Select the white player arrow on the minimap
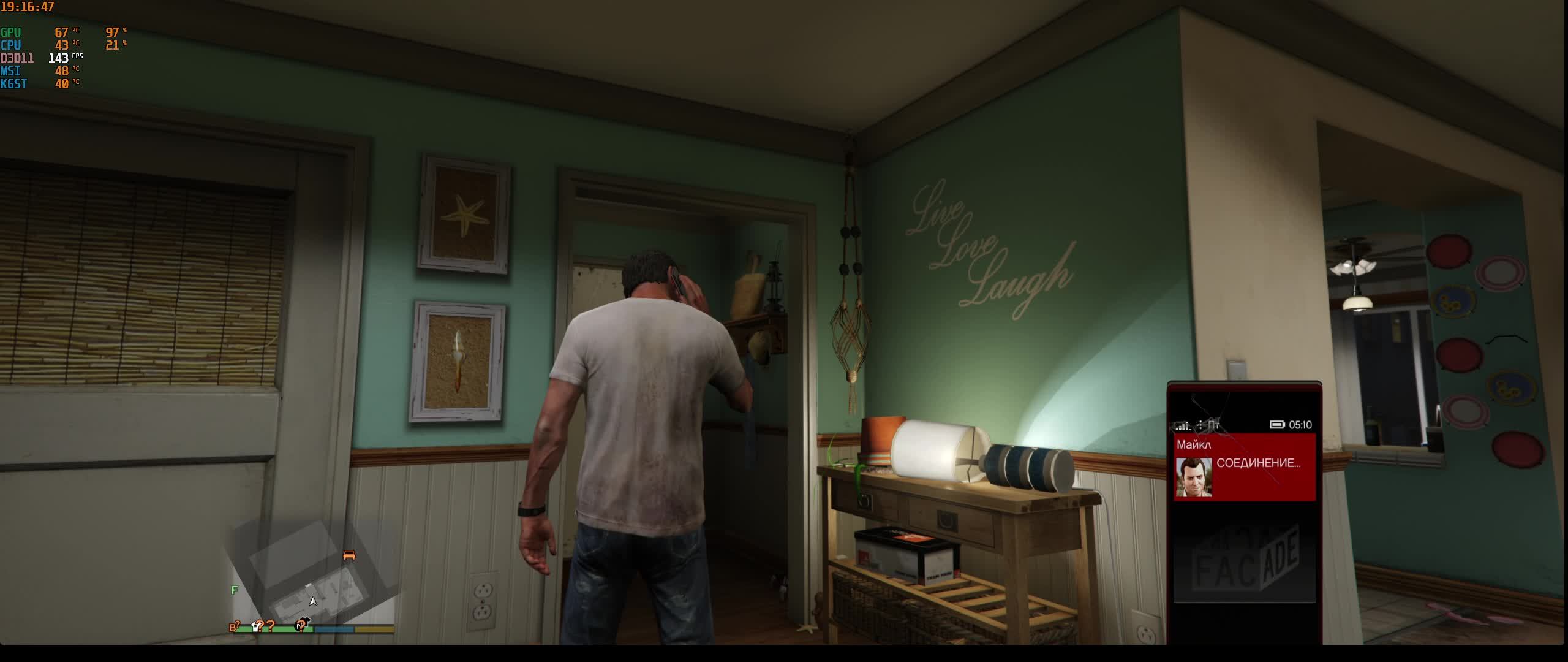The width and height of the screenshot is (1568, 662). (x=312, y=600)
